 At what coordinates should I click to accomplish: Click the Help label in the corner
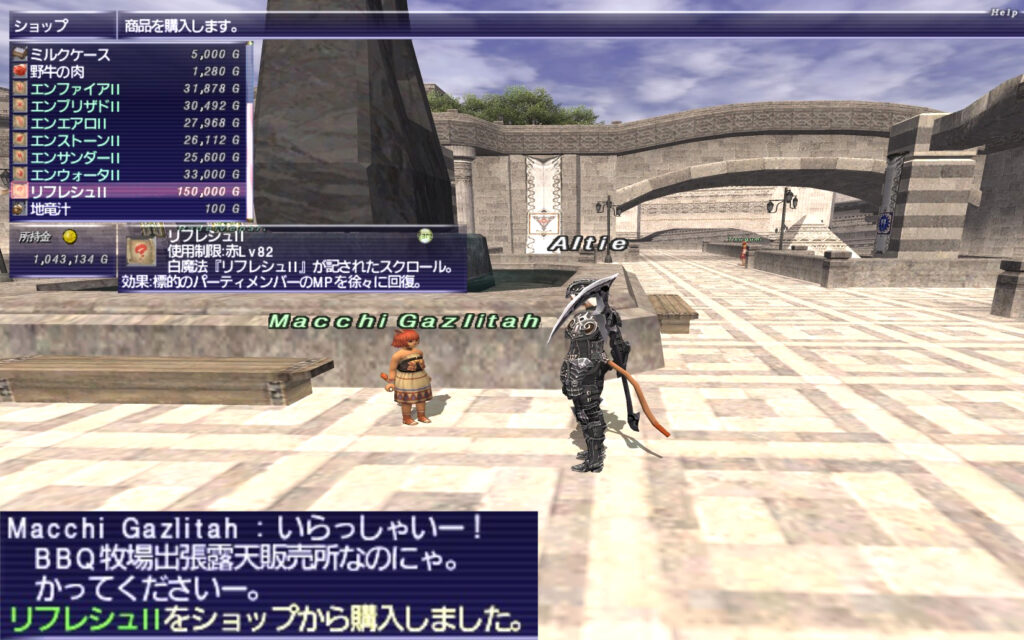tap(1003, 12)
